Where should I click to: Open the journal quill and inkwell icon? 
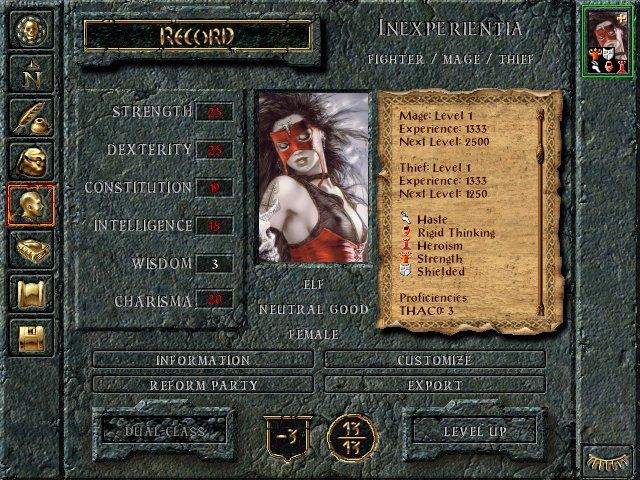tap(30, 116)
